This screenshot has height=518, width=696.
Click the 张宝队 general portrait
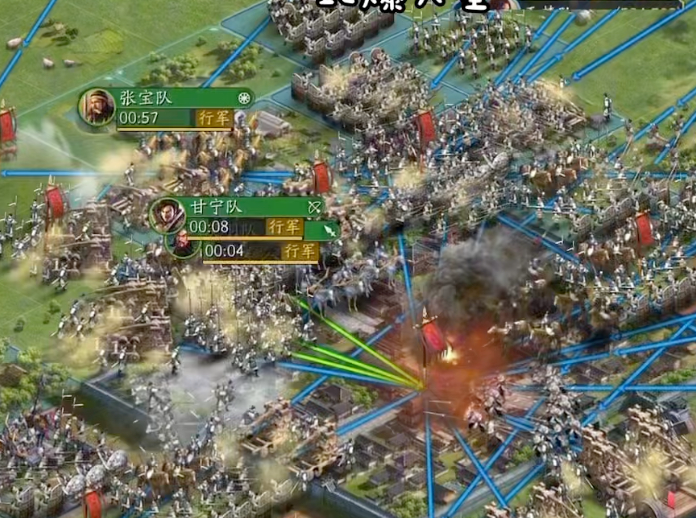(x=98, y=107)
